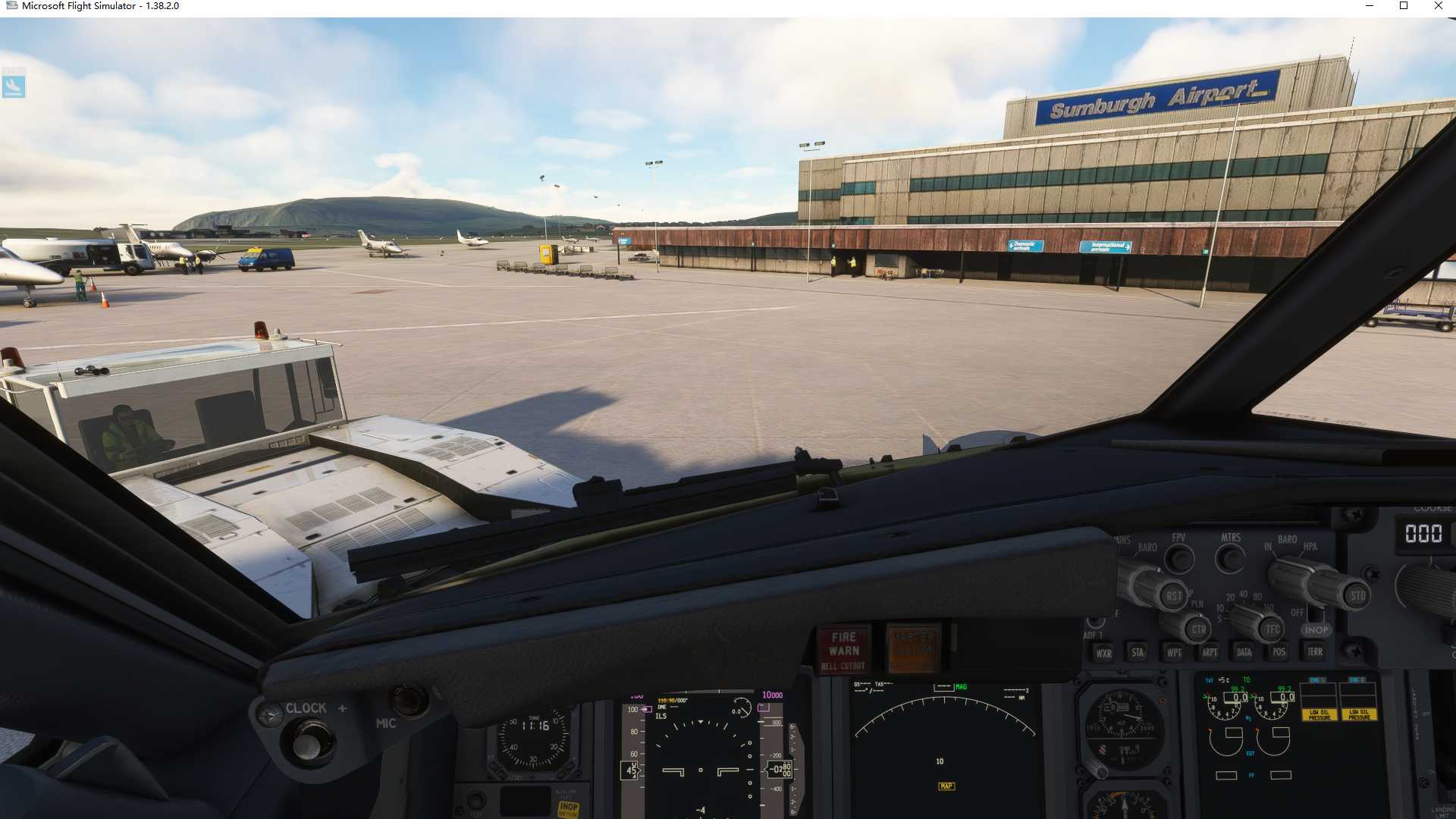Select STA on the EFIS control panel
This screenshot has width=1456, height=819.
coord(1137,652)
